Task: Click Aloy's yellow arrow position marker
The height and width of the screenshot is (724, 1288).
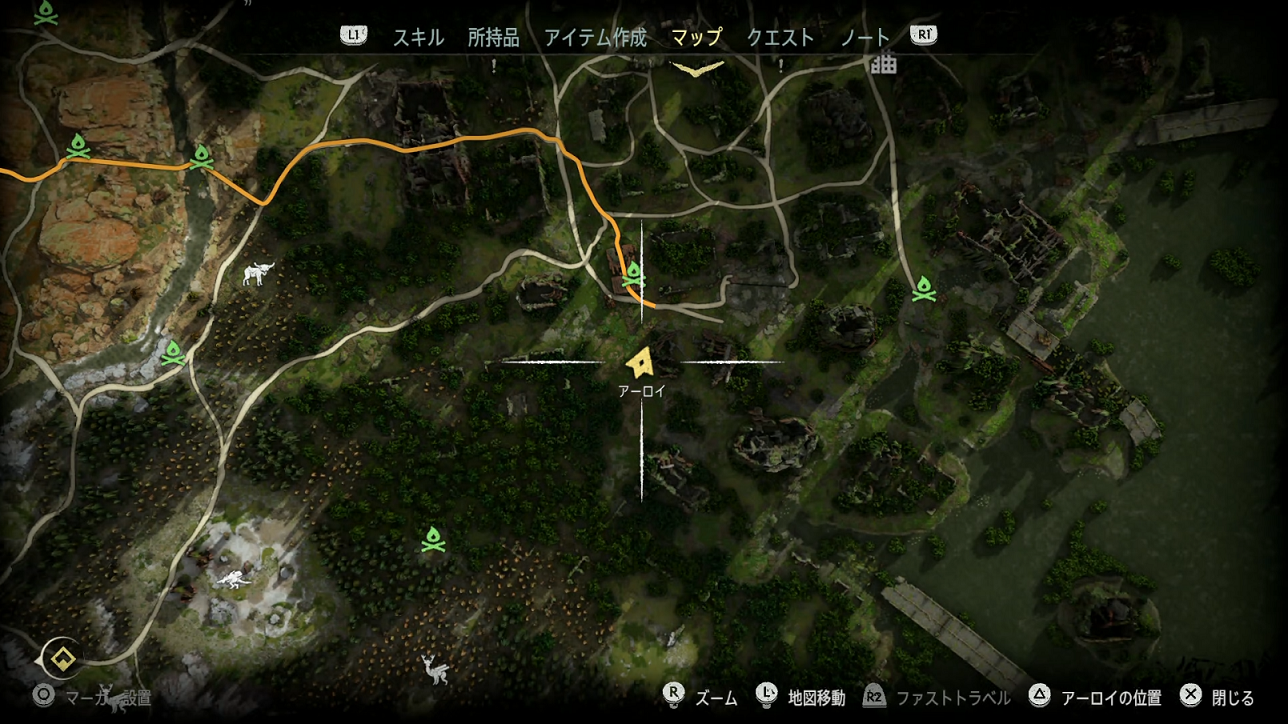Action: 640,361
